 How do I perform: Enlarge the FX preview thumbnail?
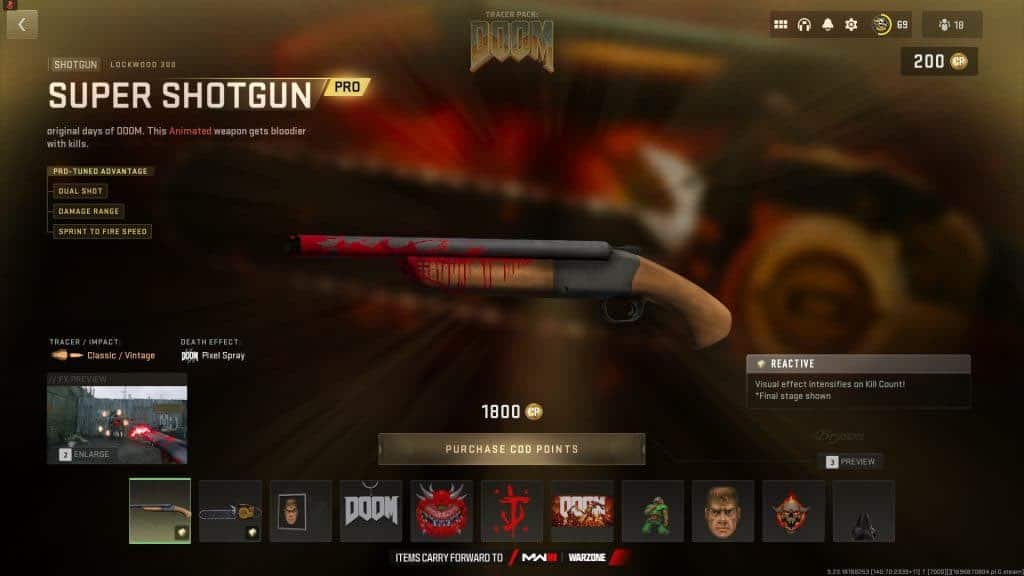117,419
